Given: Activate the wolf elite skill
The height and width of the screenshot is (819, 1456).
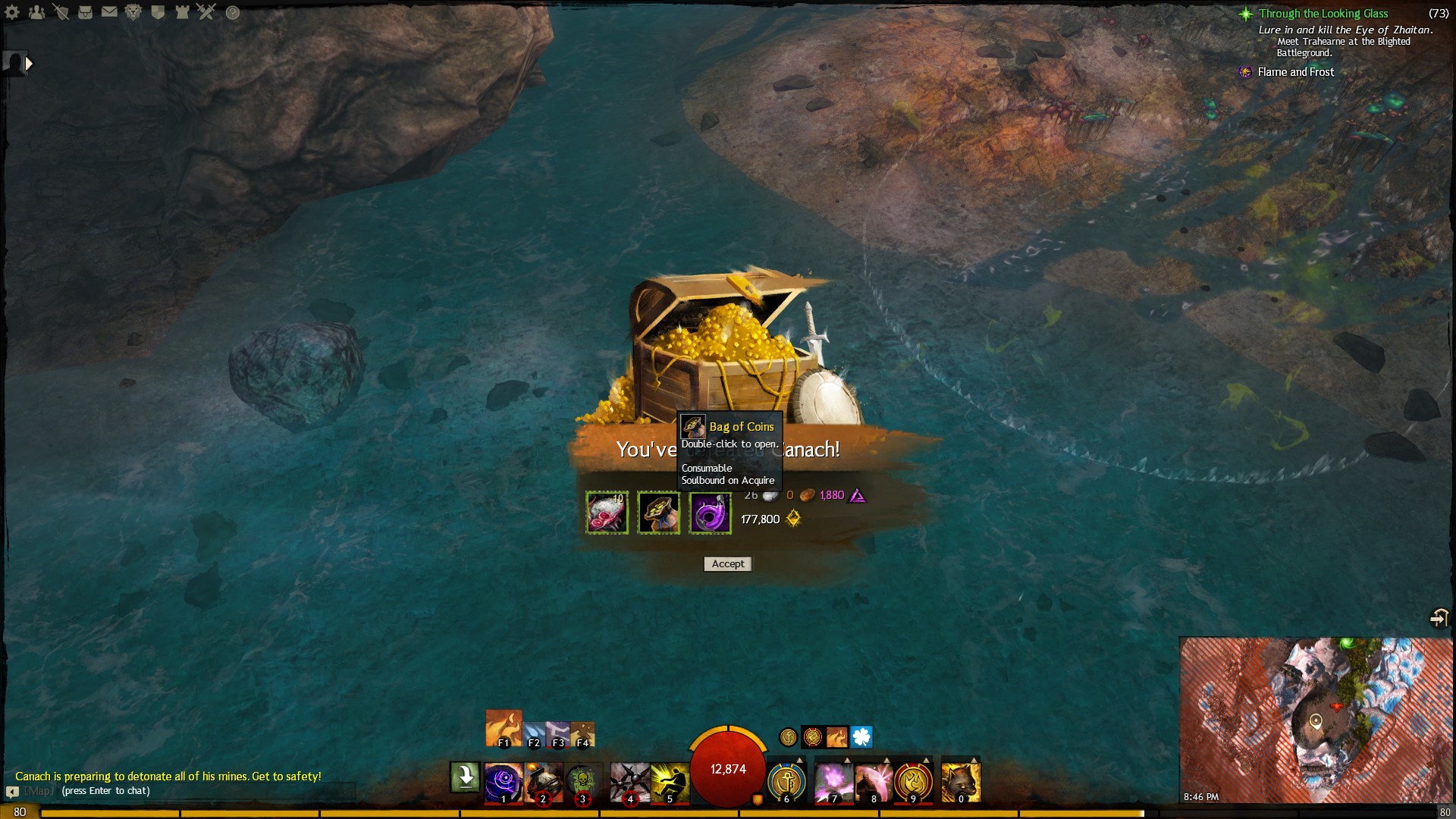Looking at the screenshot, I should pos(961,782).
